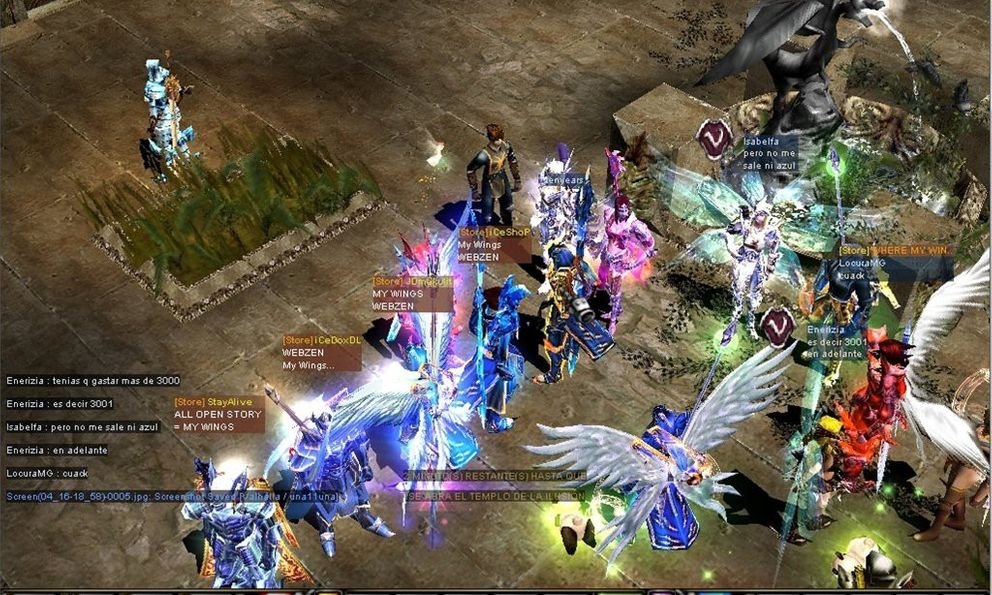Click the store sign reading MY WINGS WEBZEN in capitals
The width and height of the screenshot is (992, 595).
tap(412, 294)
